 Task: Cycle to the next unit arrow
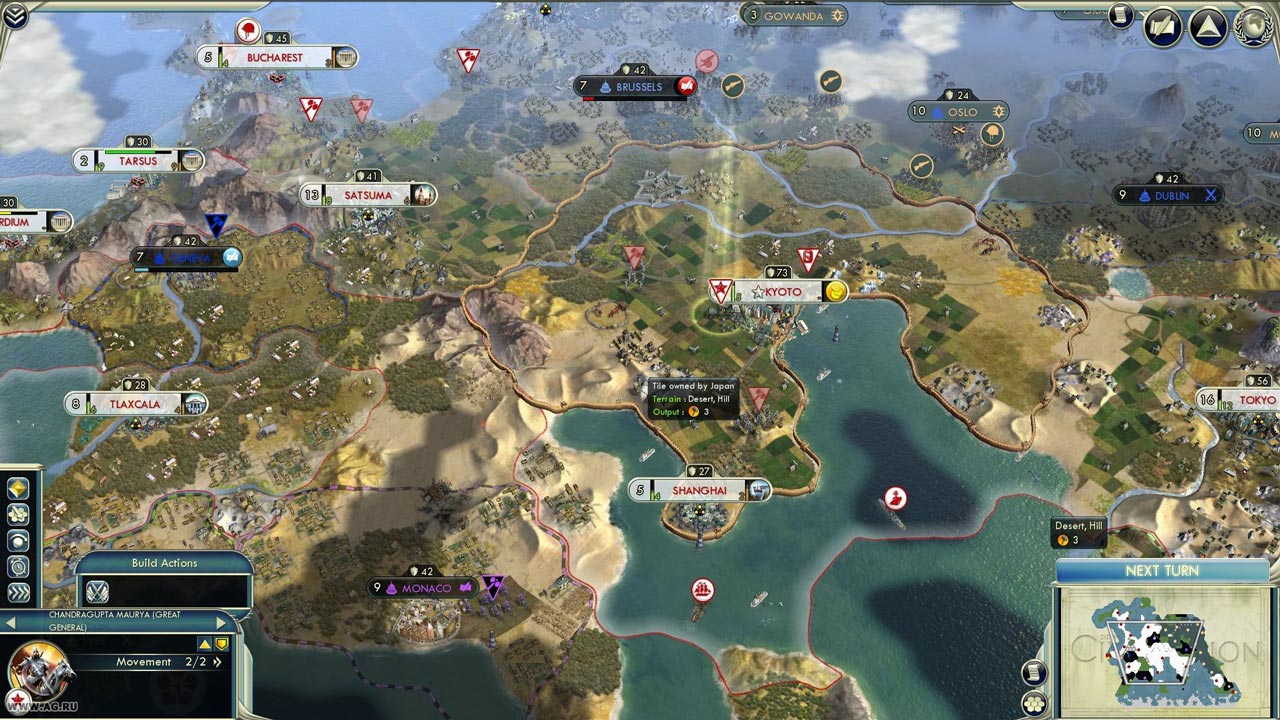tap(222, 623)
